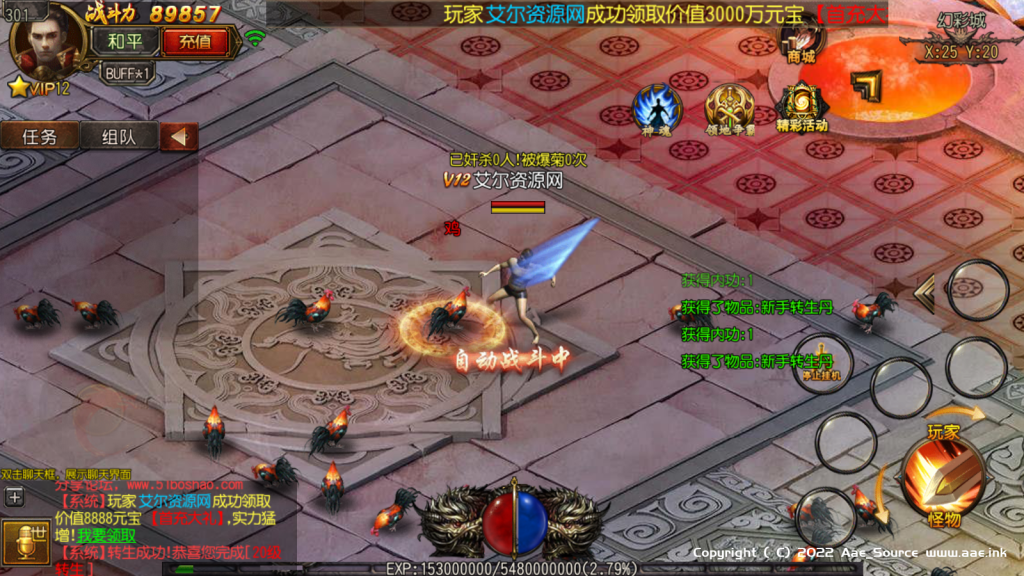Collapse the top icons with the golden corner arrow
Viewport: 1024px width, 576px height.
(866, 86)
